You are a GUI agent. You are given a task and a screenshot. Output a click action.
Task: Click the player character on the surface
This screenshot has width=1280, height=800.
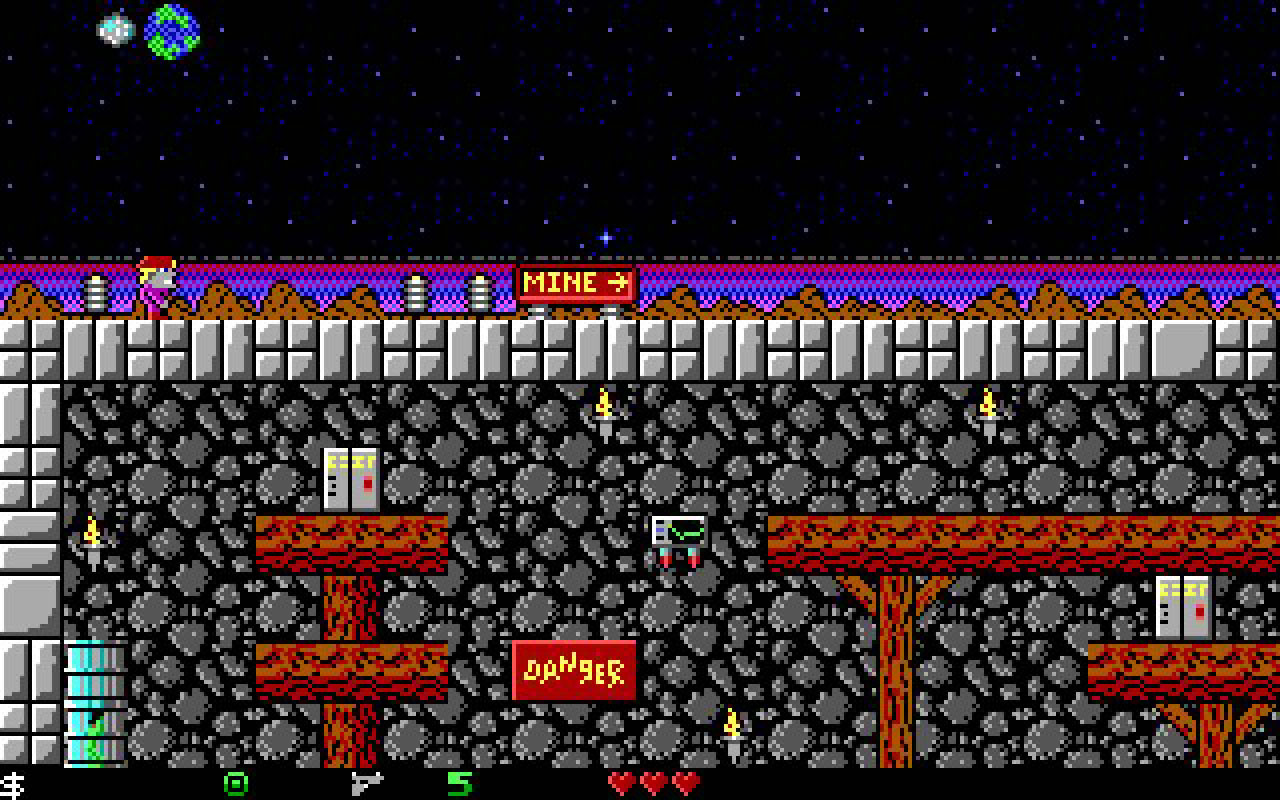[155, 285]
